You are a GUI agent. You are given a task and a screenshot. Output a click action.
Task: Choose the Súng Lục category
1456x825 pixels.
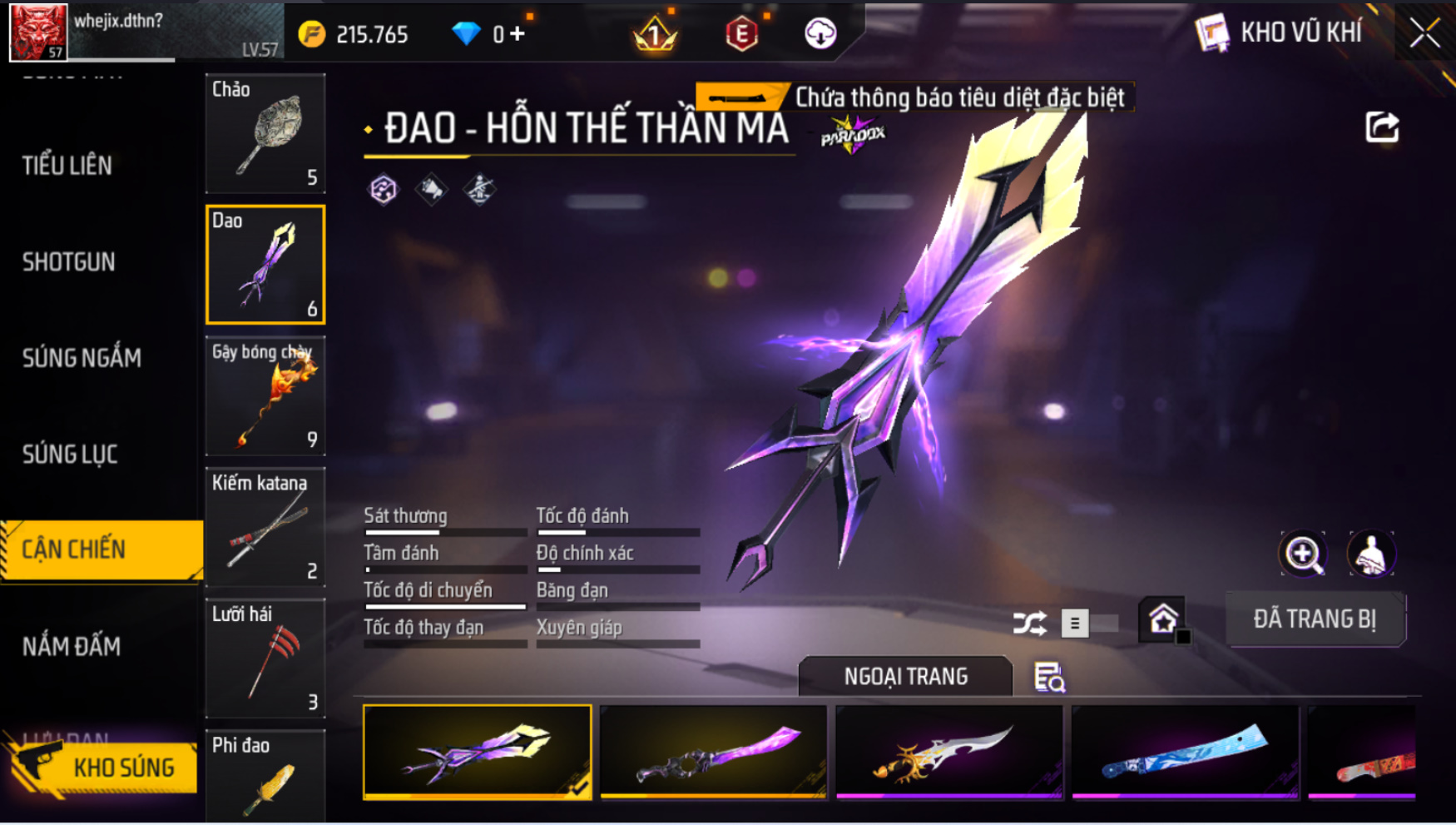point(70,455)
